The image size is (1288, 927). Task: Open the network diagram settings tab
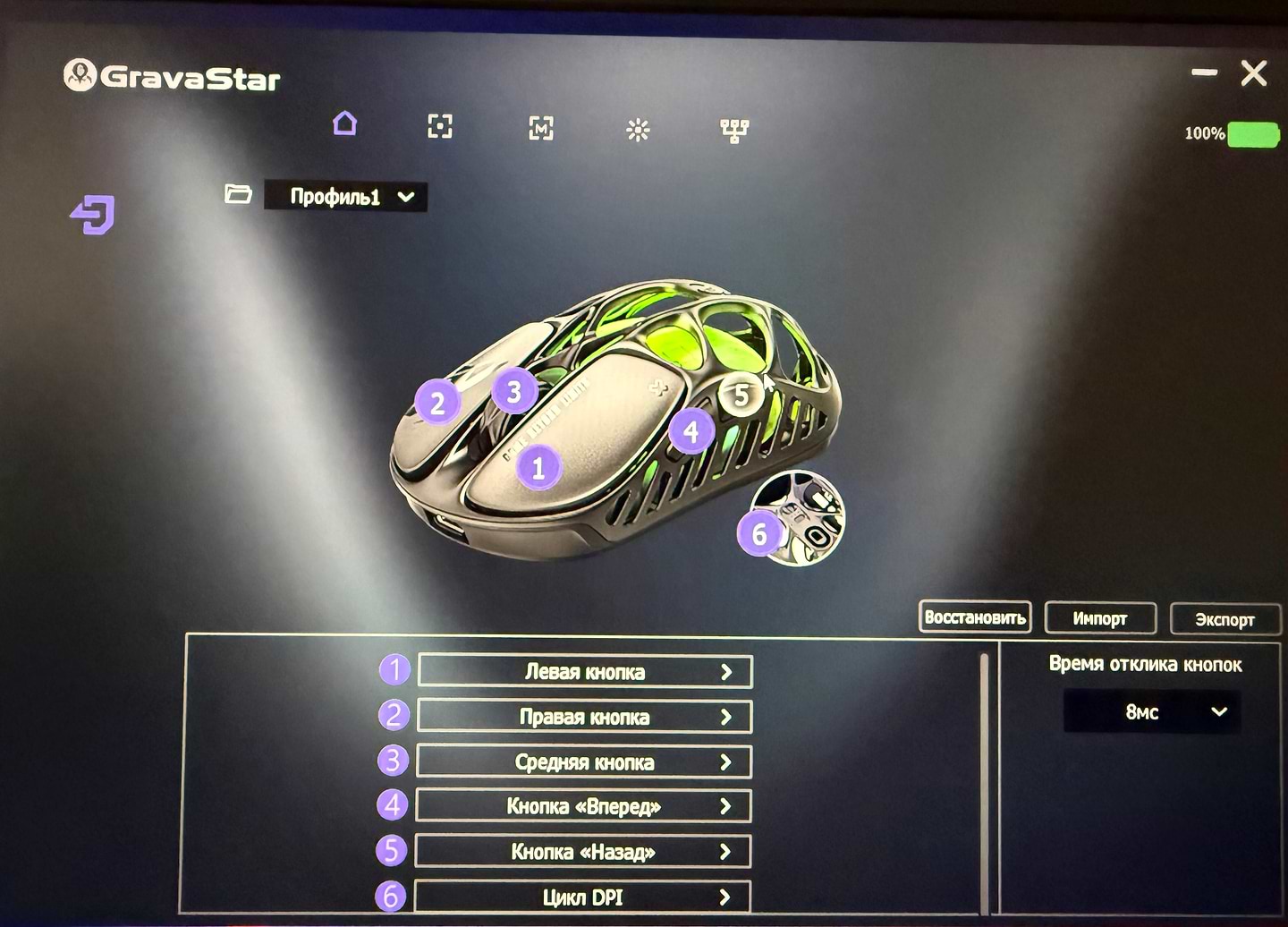pos(734,132)
